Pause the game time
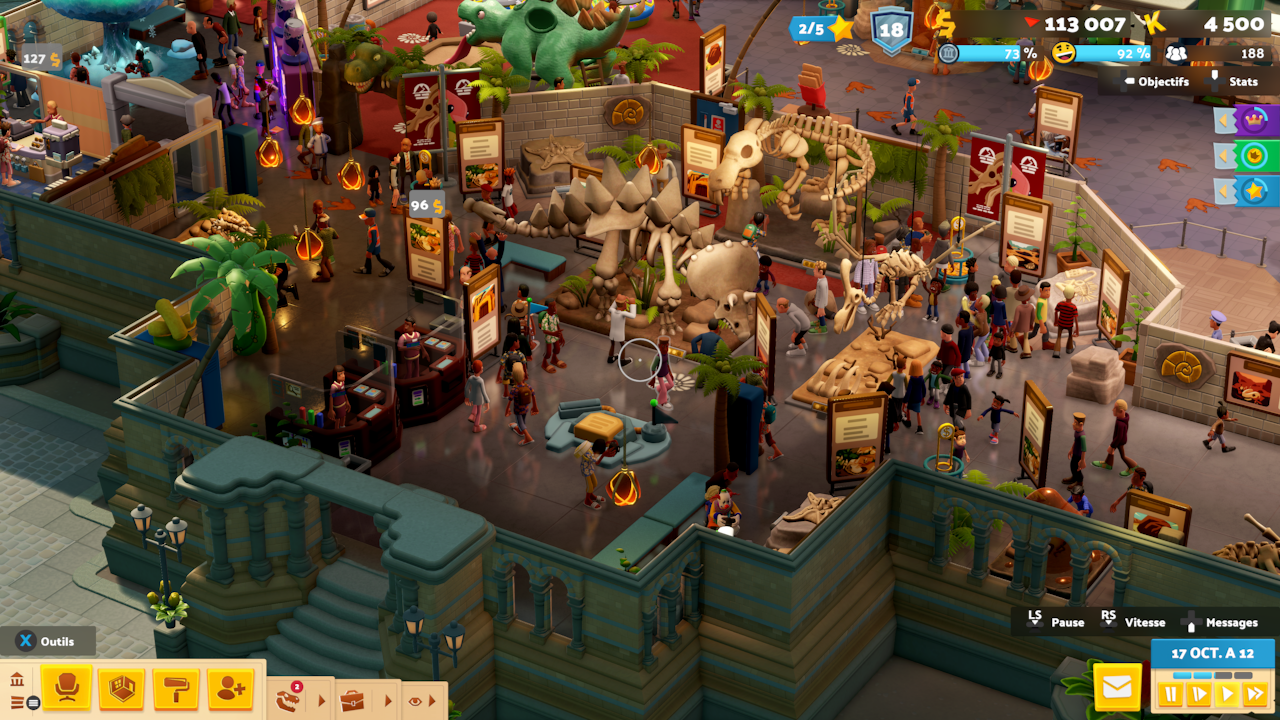 pos(1169,694)
